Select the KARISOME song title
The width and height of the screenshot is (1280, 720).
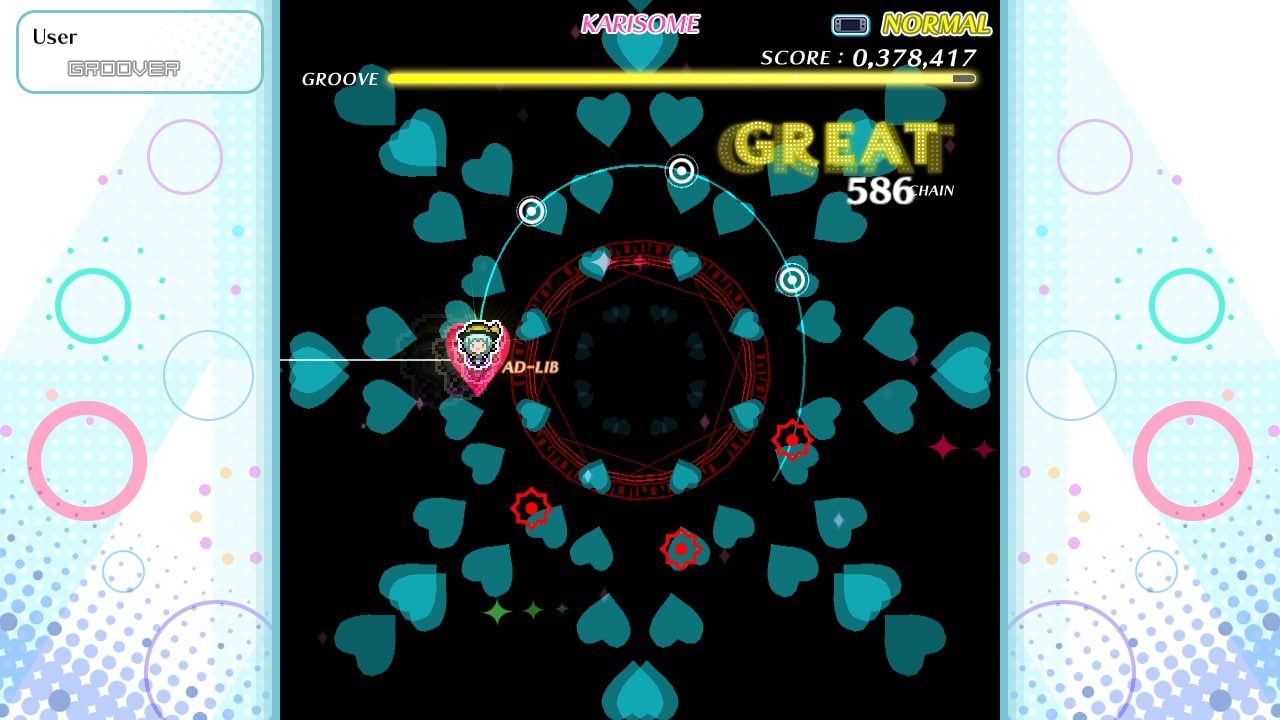pos(641,24)
